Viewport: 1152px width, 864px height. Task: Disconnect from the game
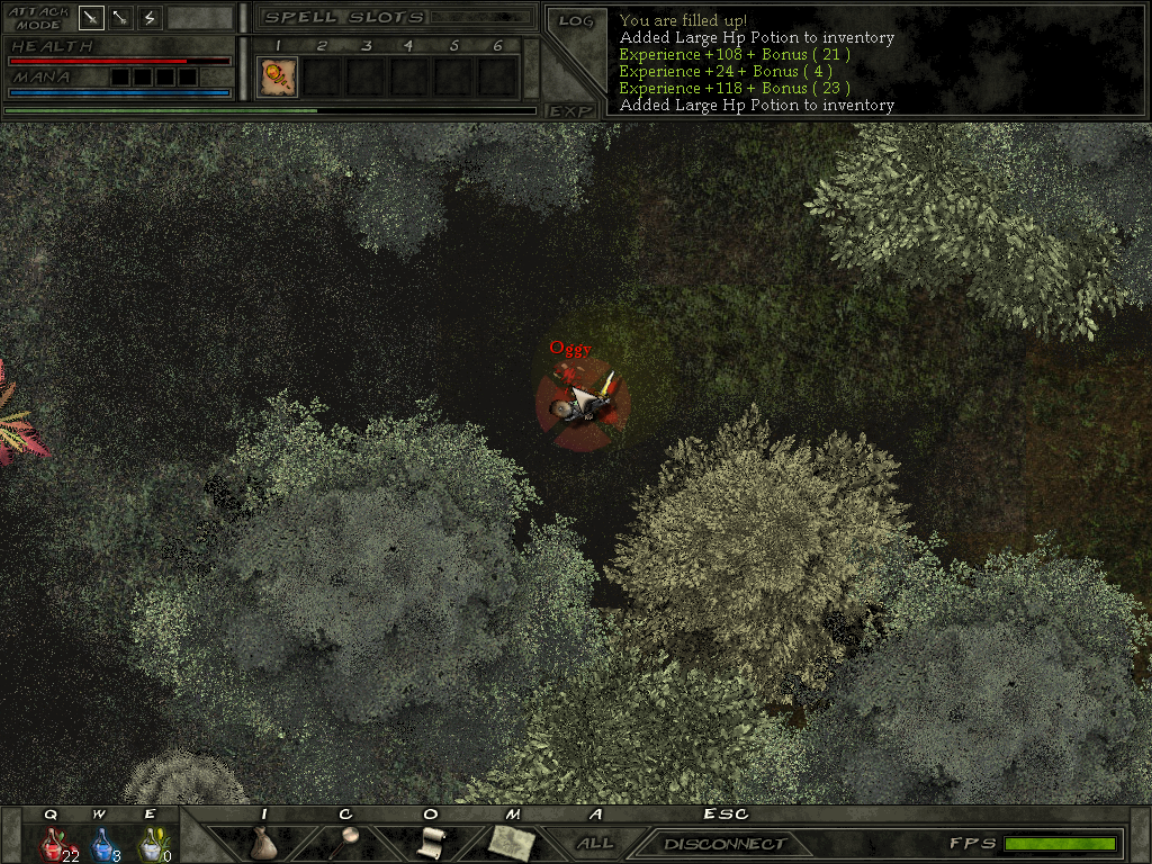pyautogui.click(x=724, y=844)
